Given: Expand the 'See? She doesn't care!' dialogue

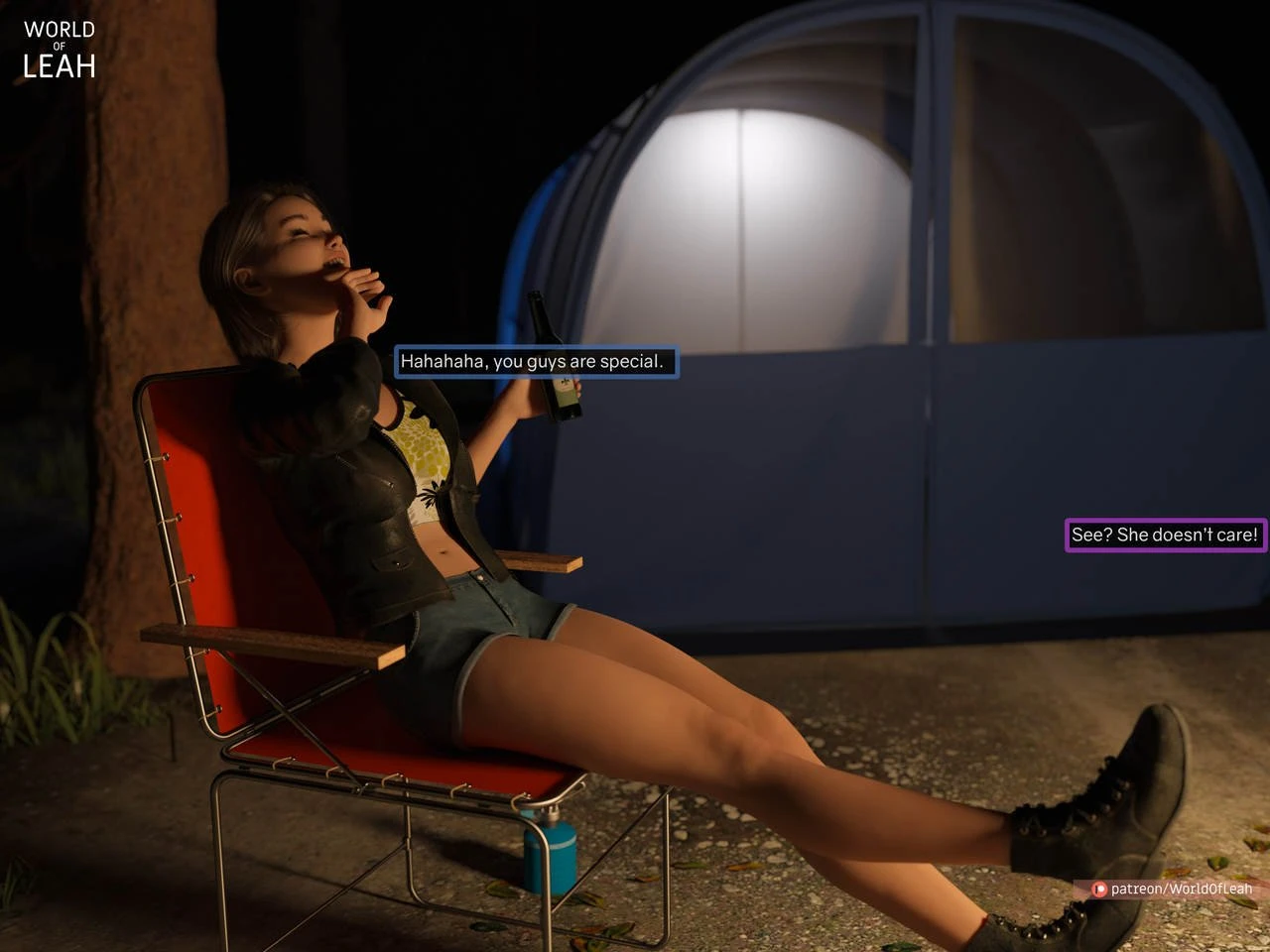Looking at the screenshot, I should tap(1164, 535).
